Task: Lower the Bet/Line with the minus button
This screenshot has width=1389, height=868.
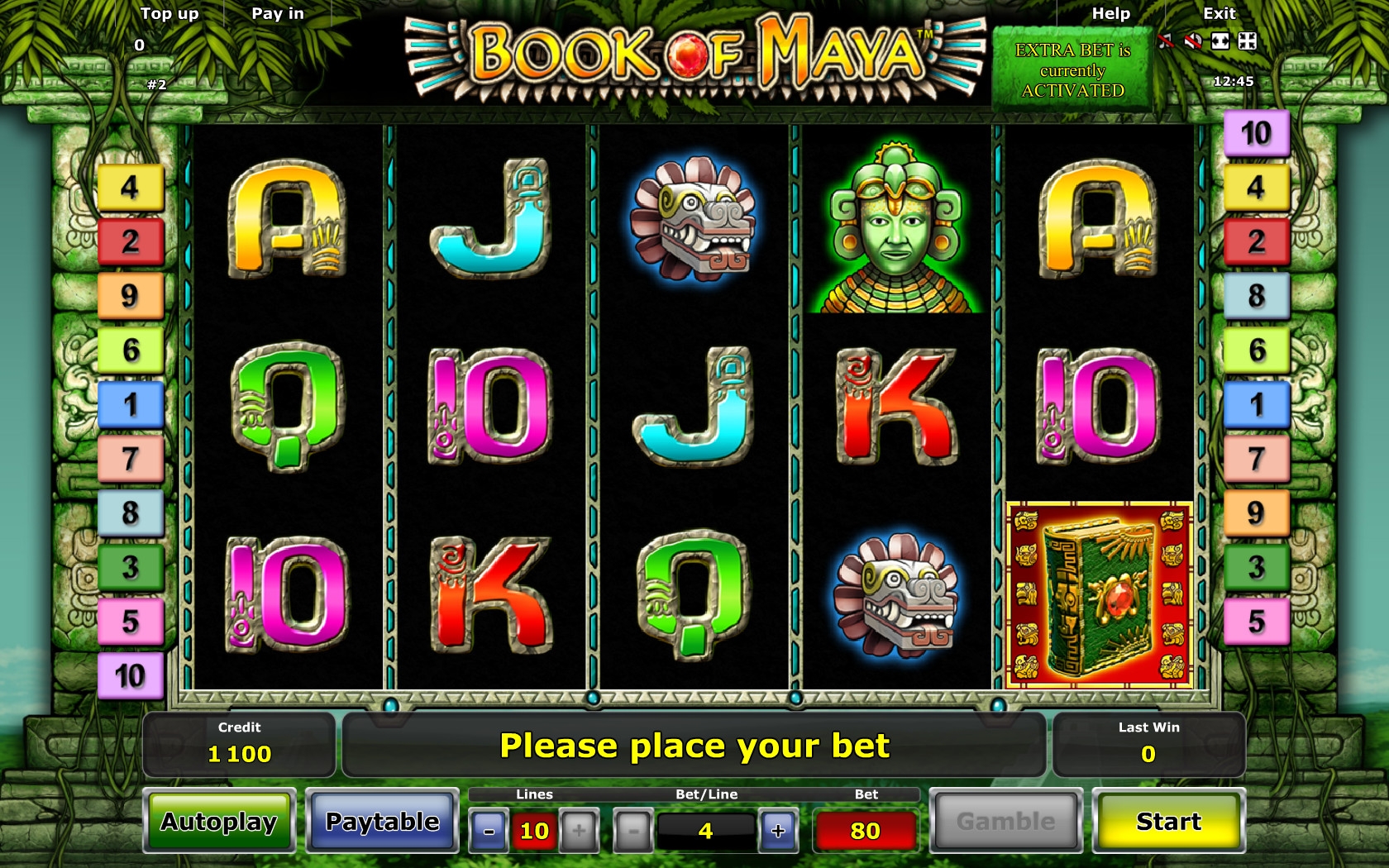Action: click(633, 831)
